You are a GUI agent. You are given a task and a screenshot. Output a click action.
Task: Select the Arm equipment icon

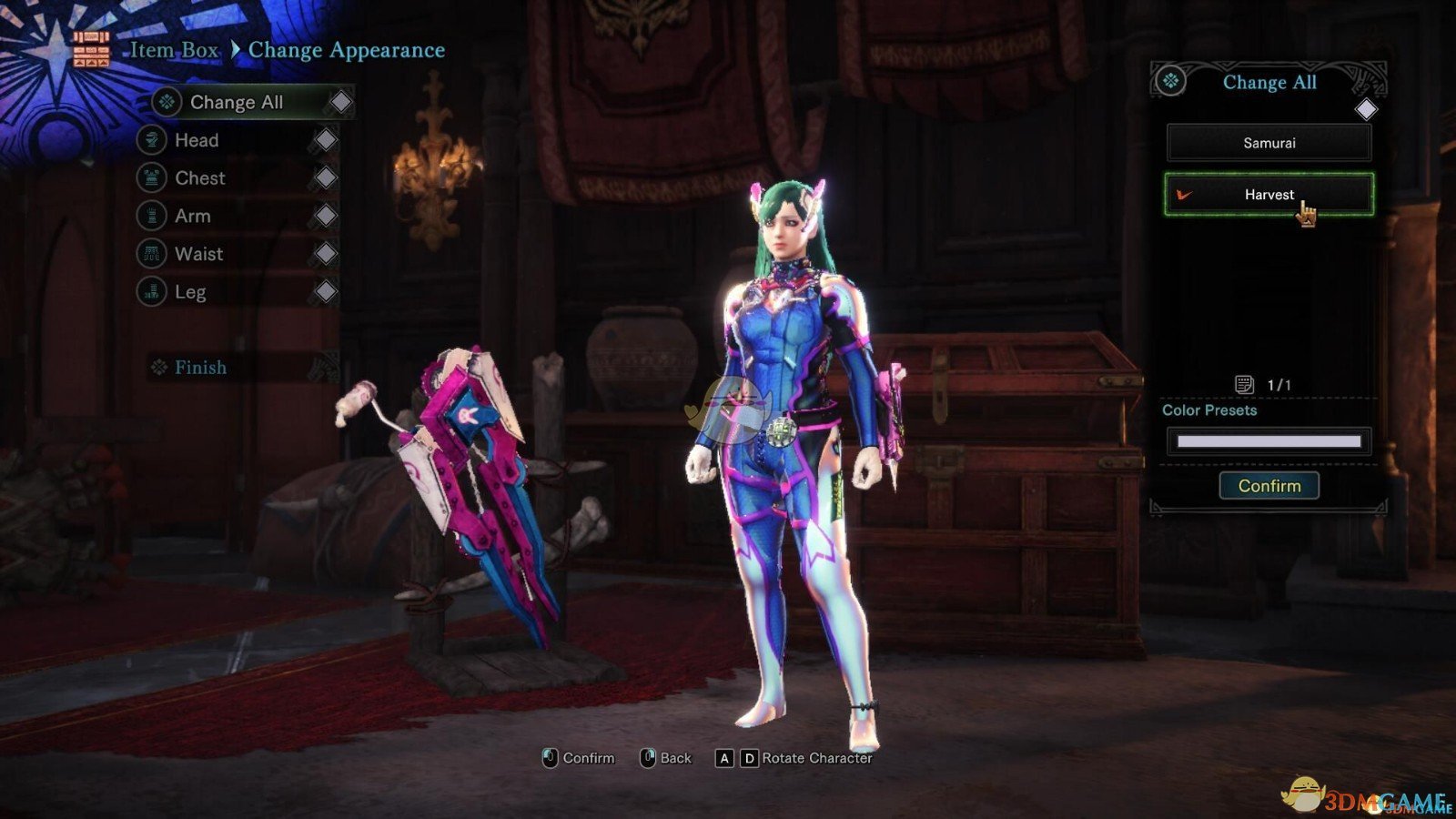149,216
